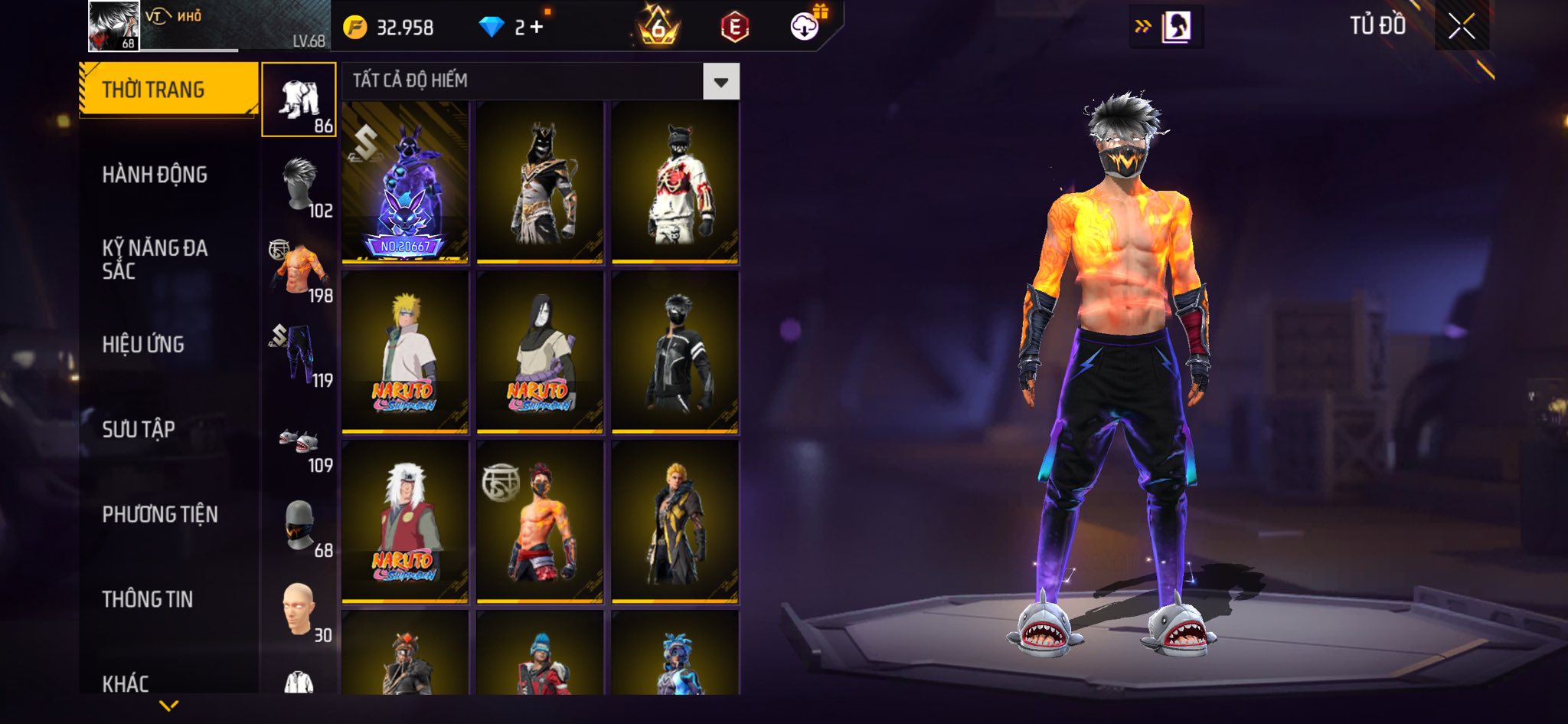
Task: Switch to the hair category showing 102
Action: point(299,185)
